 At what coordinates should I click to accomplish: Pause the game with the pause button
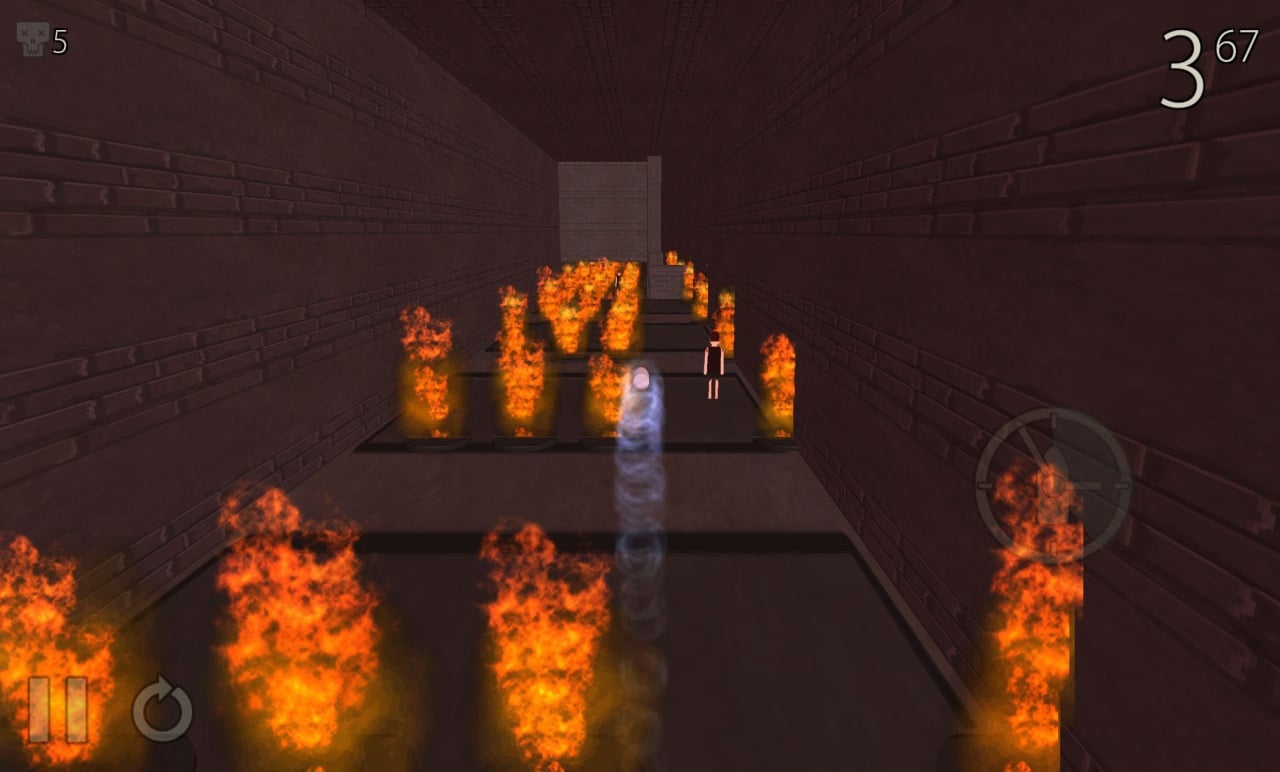(x=57, y=709)
